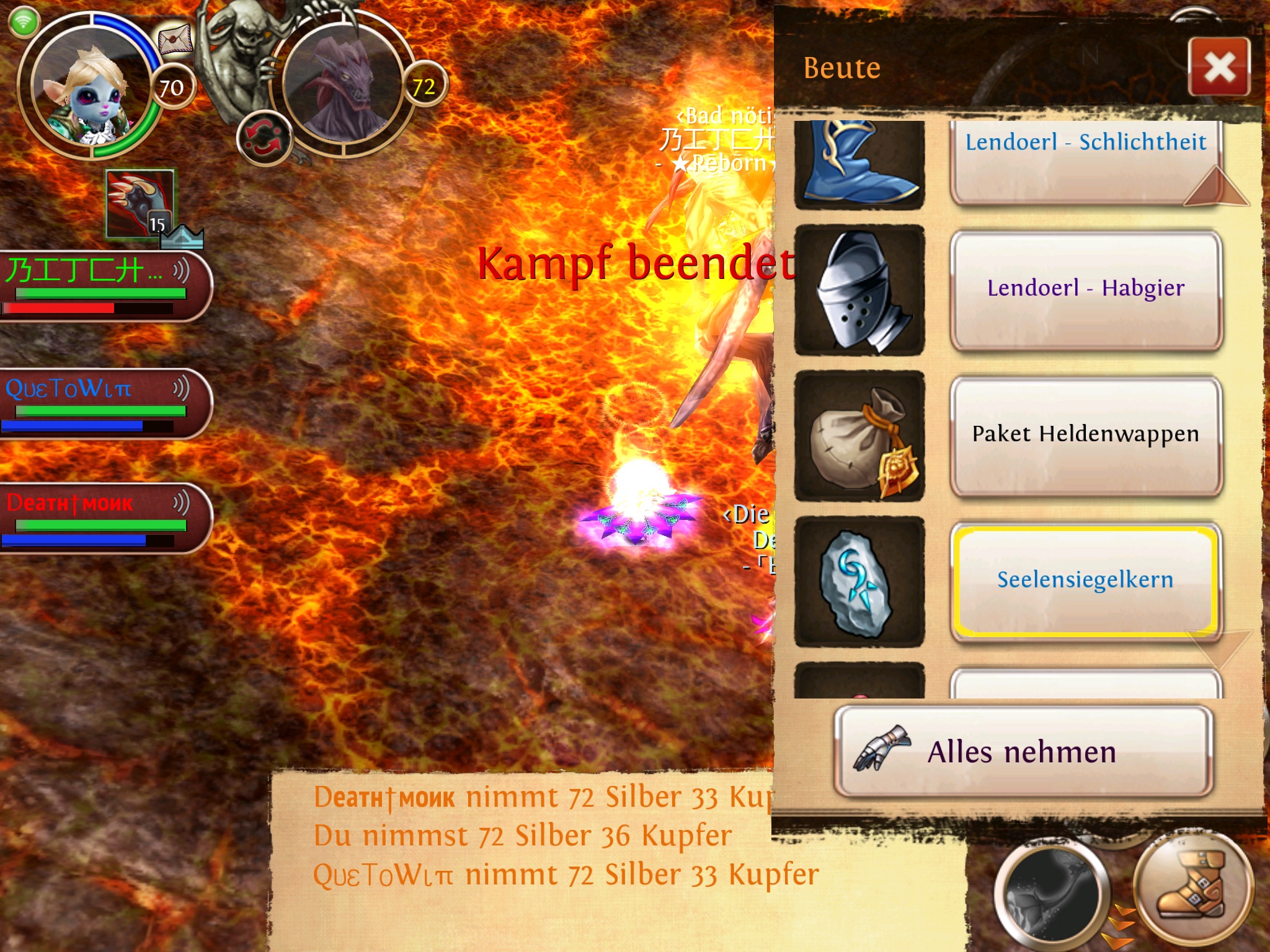1270x952 pixels.
Task: Take all loot with Alles nehmen
Action: point(1023,752)
